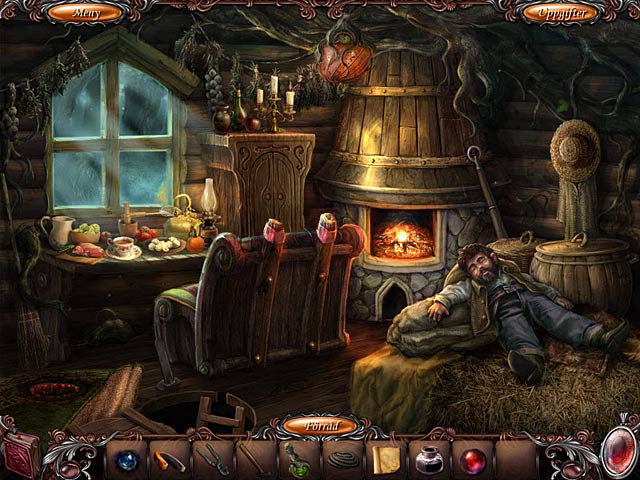Pick the orange-handled knife from inventory
The width and height of the screenshot is (640, 480).
169,459
